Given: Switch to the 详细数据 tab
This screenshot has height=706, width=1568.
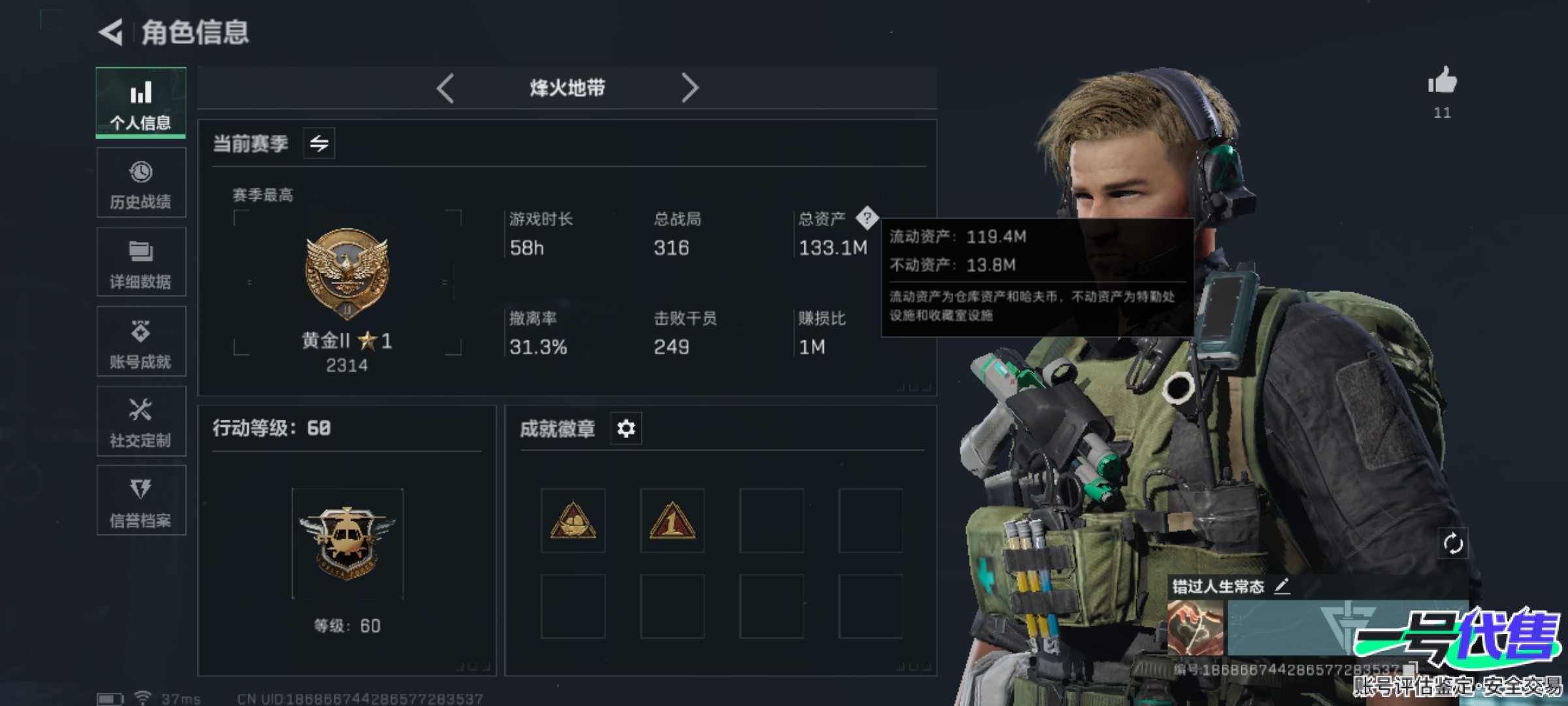Looking at the screenshot, I should coord(140,263).
